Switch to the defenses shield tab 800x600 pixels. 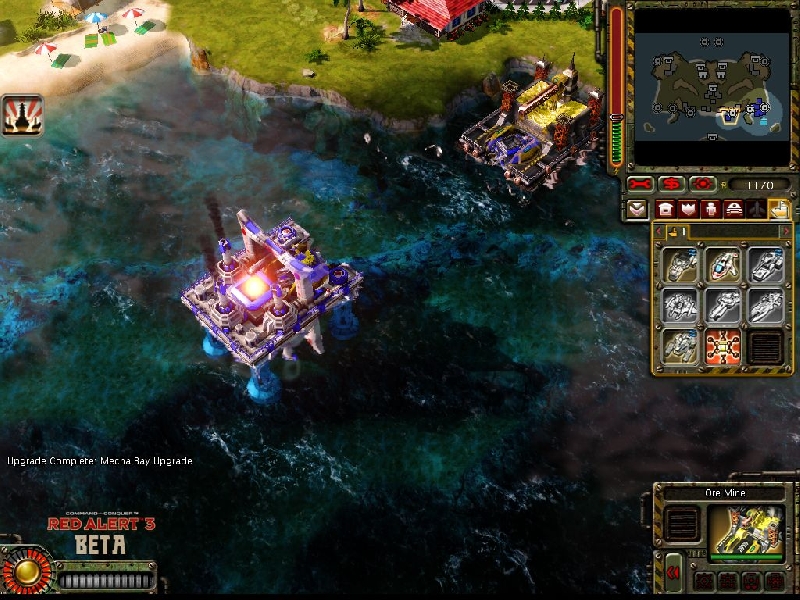(688, 210)
